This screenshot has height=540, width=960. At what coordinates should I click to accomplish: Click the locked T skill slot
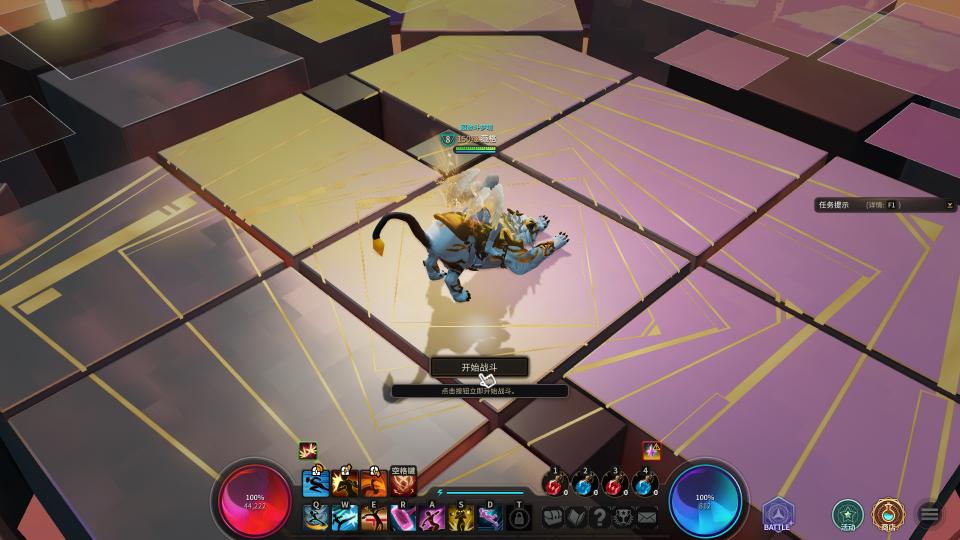click(519, 517)
